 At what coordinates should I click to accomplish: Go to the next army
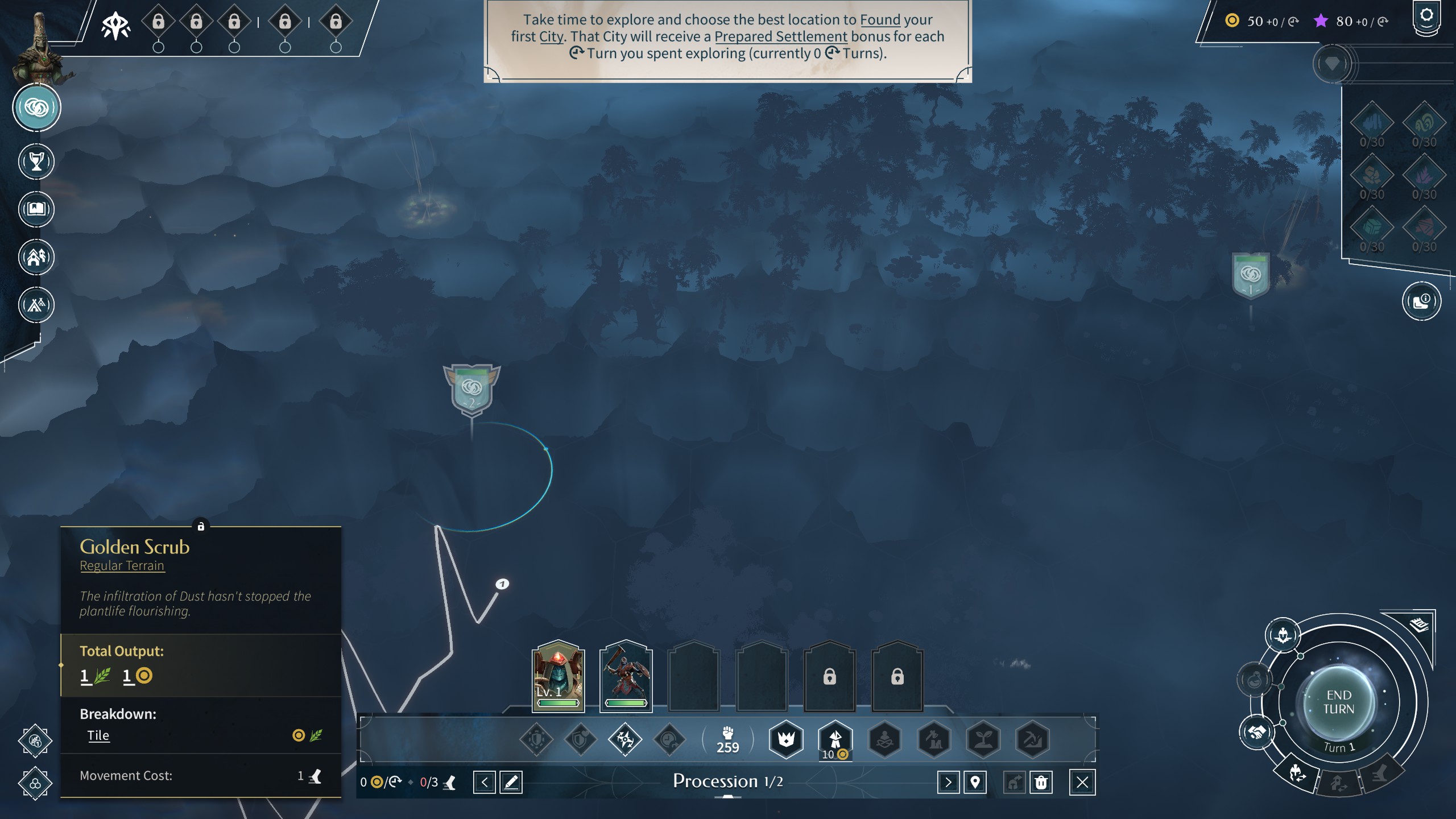(x=948, y=783)
